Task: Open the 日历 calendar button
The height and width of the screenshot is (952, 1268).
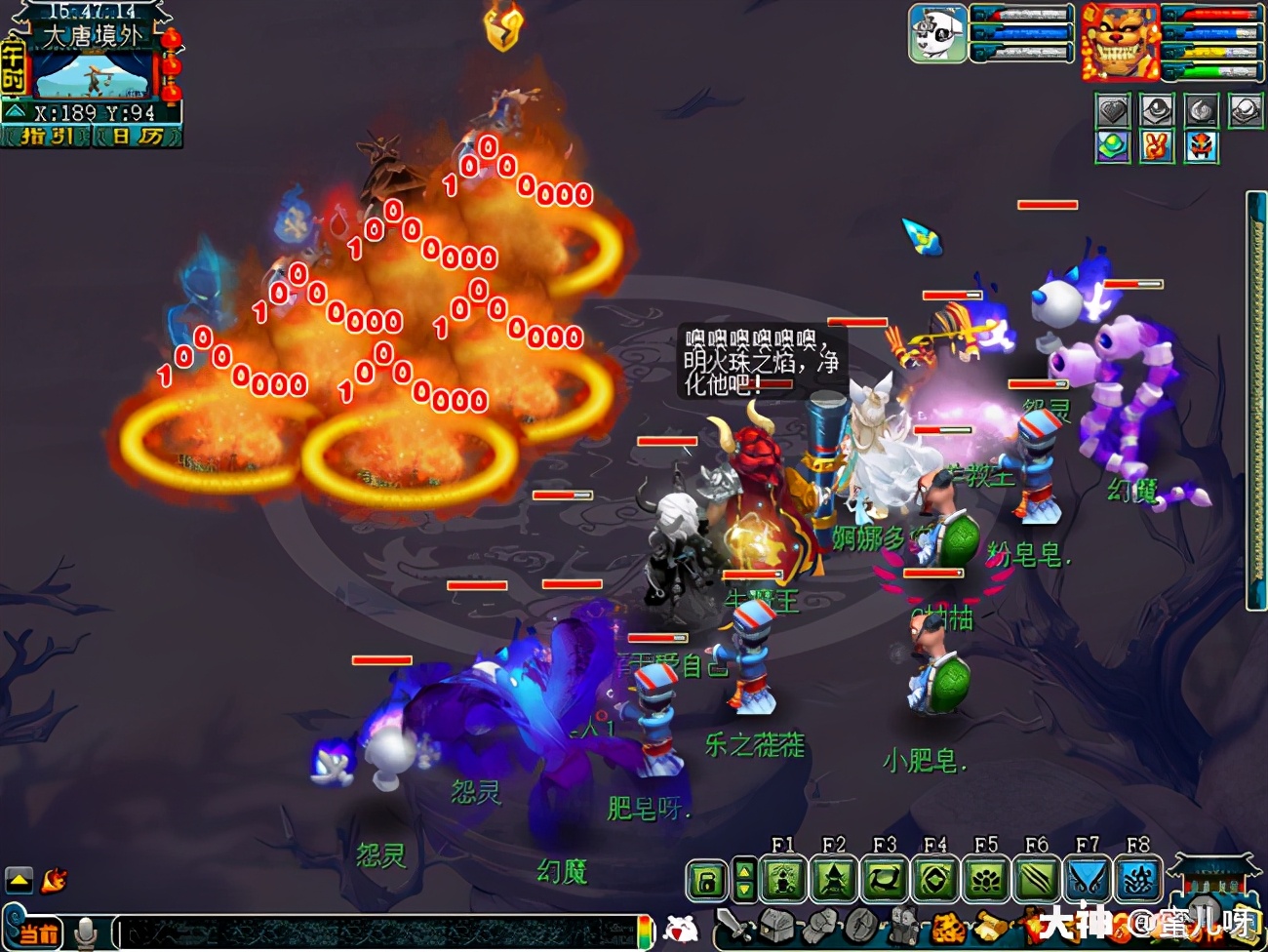Action: [x=138, y=138]
